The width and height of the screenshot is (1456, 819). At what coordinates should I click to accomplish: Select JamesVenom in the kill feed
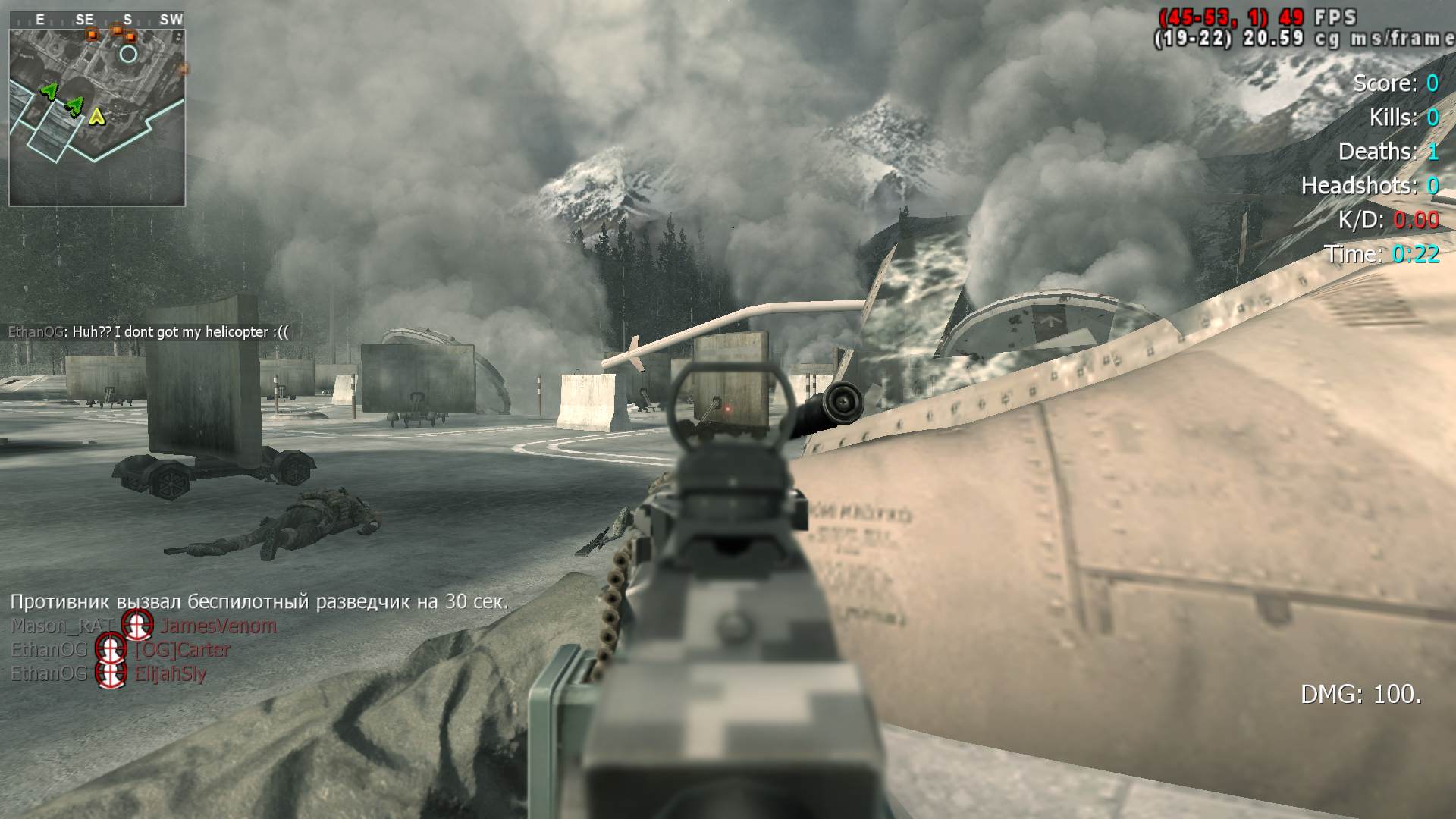coord(218,626)
